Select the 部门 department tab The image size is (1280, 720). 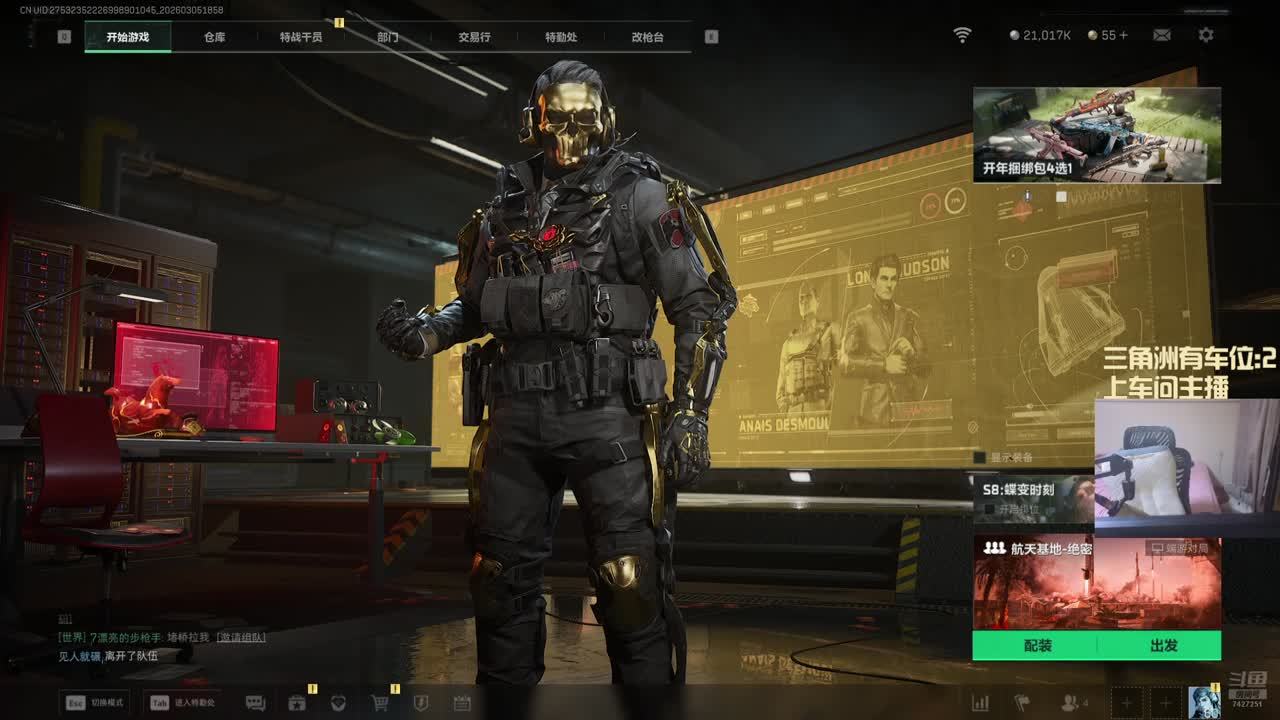(x=388, y=37)
